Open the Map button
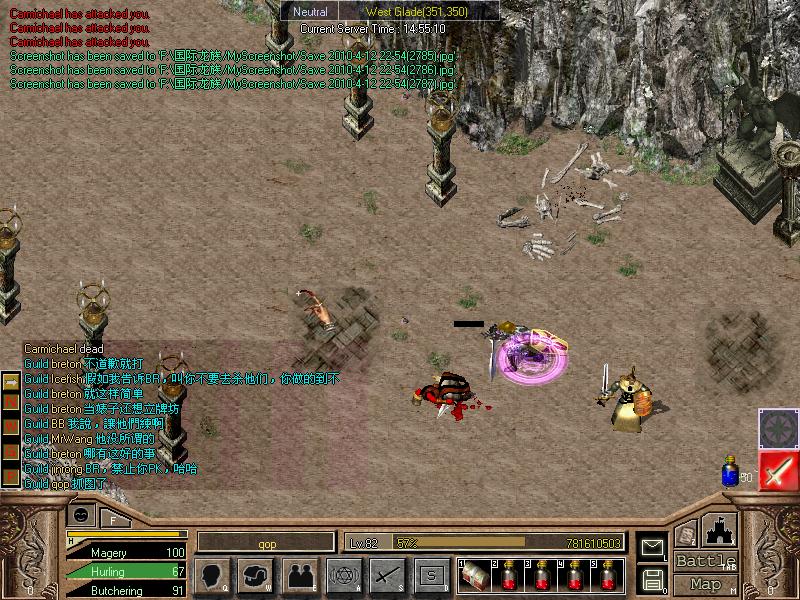The width and height of the screenshot is (800, 600). 705,584
